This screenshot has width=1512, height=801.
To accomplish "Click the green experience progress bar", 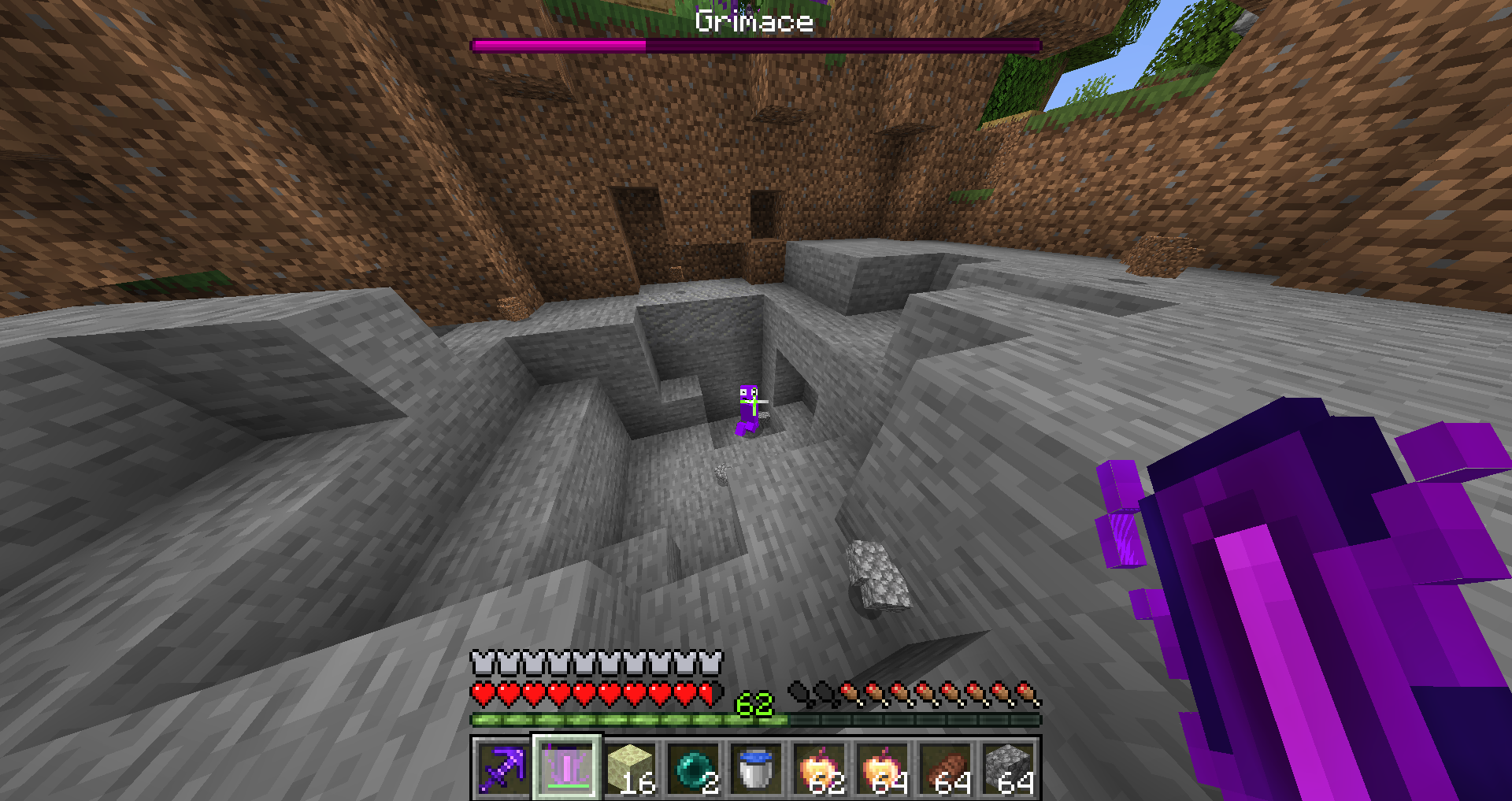I will pos(630,719).
